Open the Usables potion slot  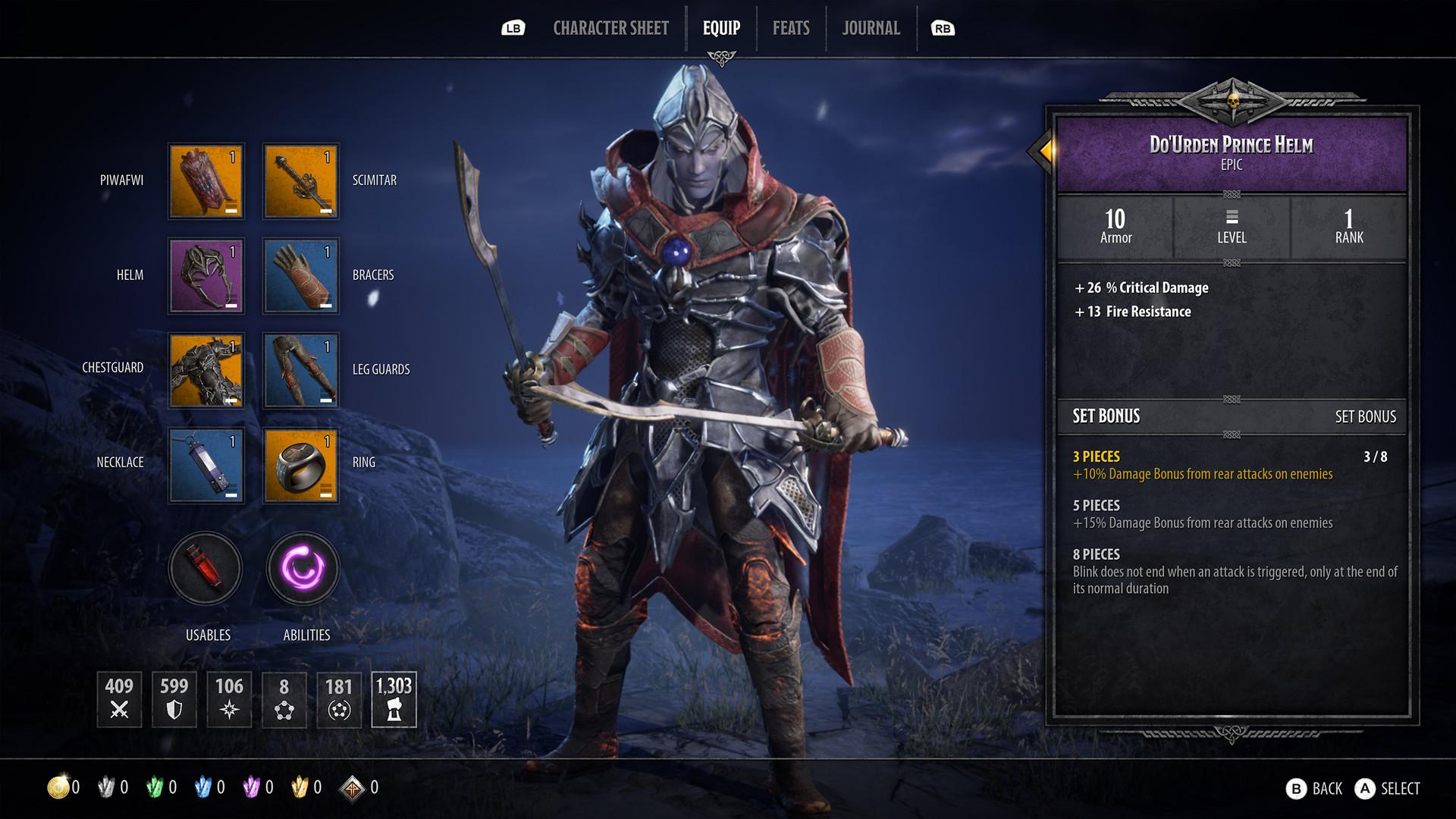[x=206, y=569]
